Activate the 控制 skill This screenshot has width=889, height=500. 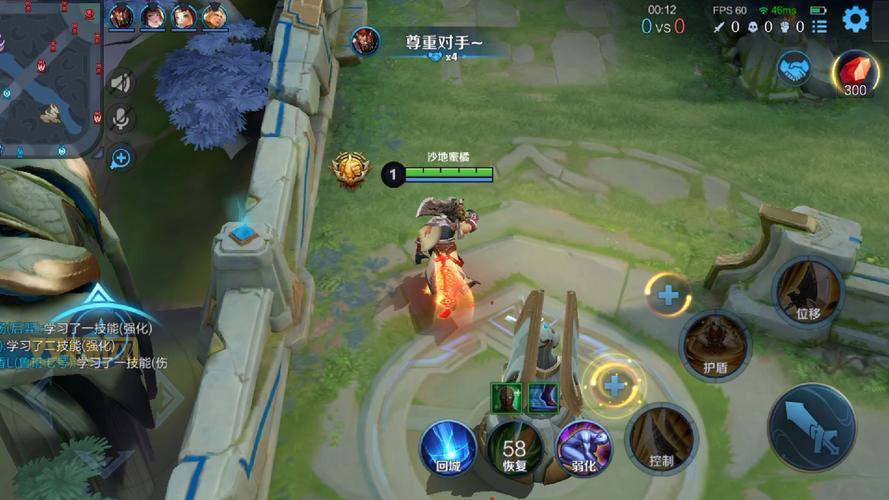(x=661, y=438)
